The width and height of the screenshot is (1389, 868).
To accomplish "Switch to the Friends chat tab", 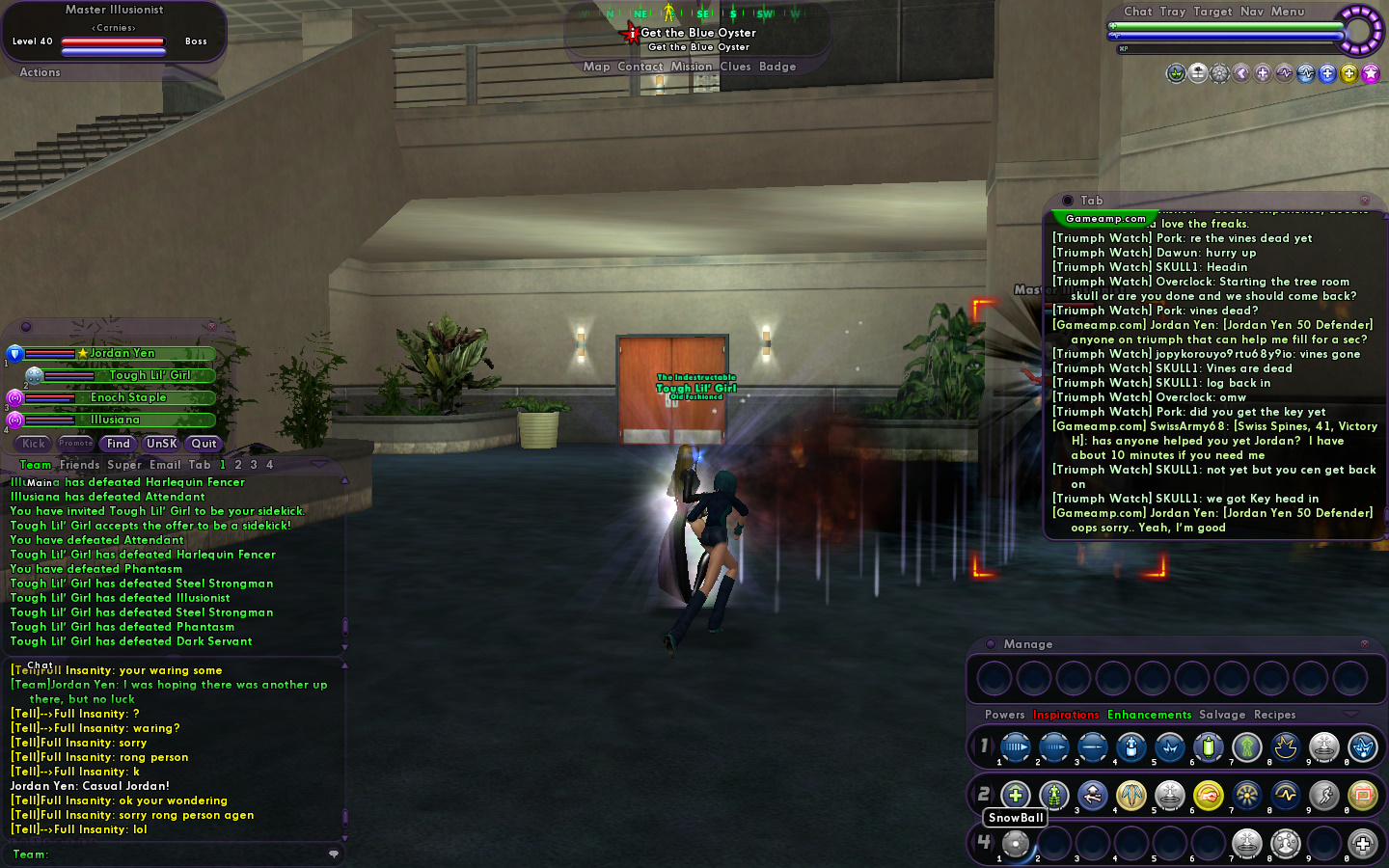I will click(x=79, y=465).
